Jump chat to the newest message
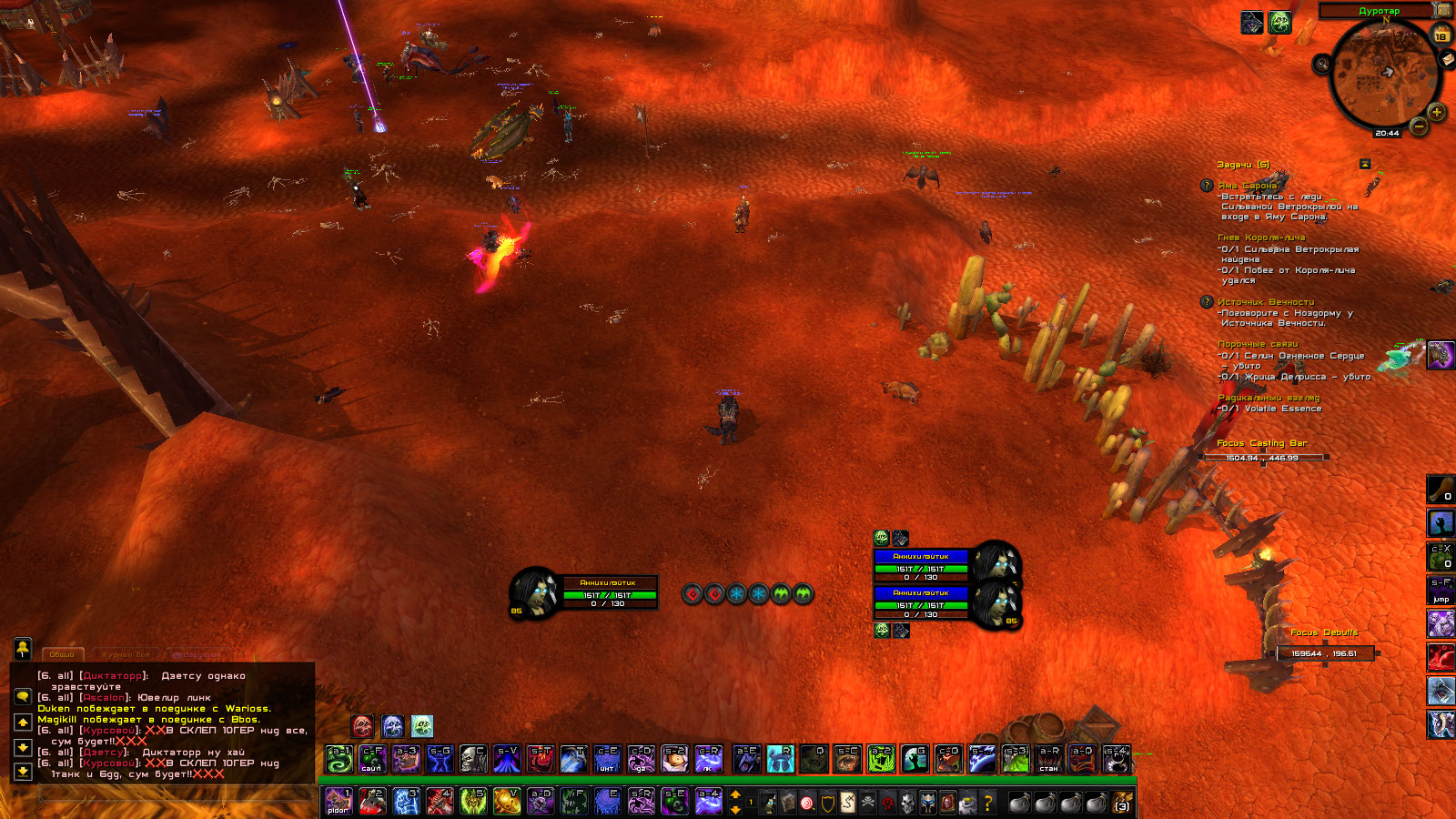1456x819 pixels. coord(23,771)
